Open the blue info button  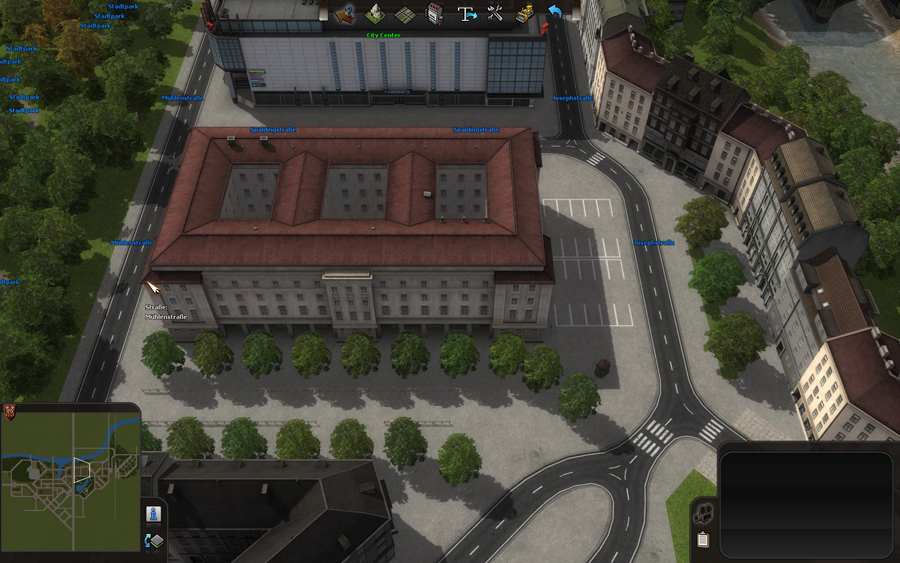154,513
